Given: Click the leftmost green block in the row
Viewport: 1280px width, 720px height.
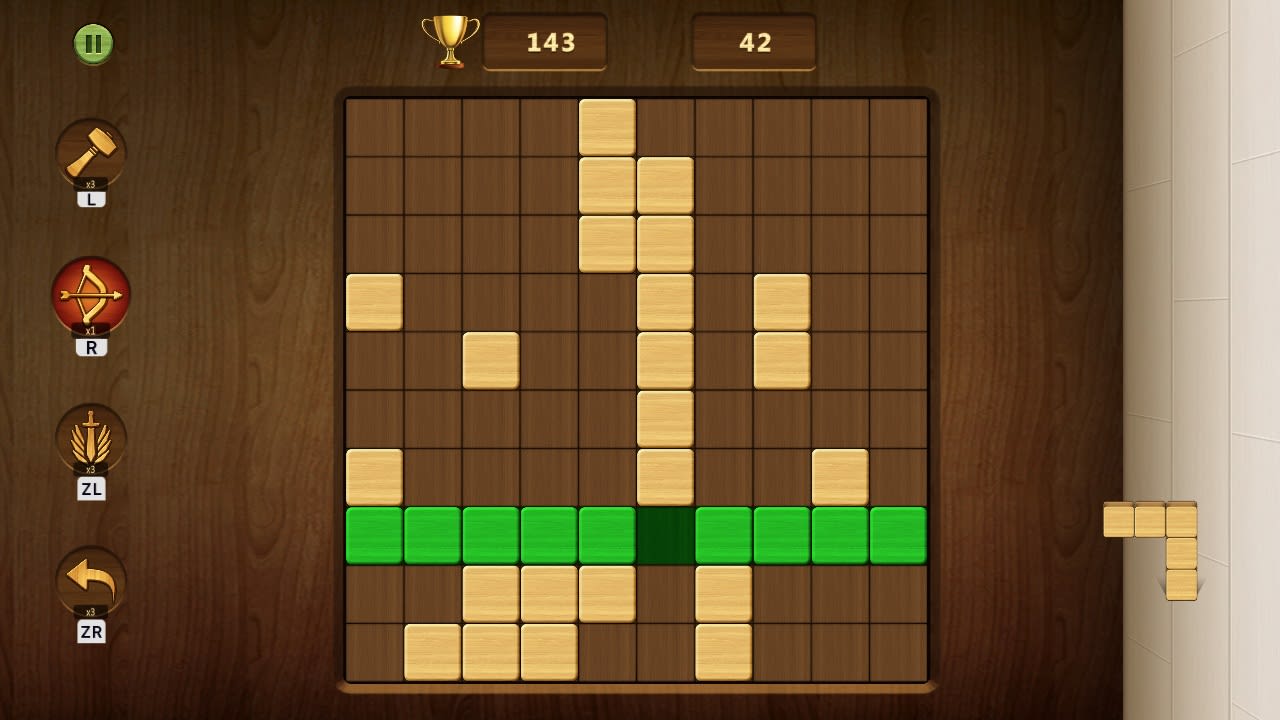Looking at the screenshot, I should [374, 534].
